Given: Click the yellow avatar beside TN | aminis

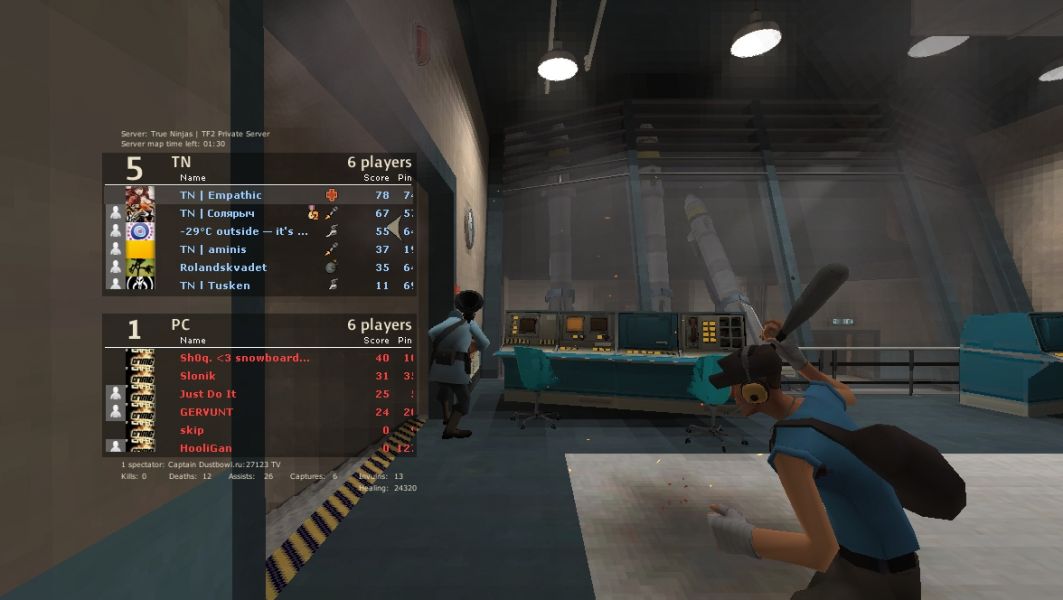Looking at the screenshot, I should pyautogui.click(x=140, y=249).
